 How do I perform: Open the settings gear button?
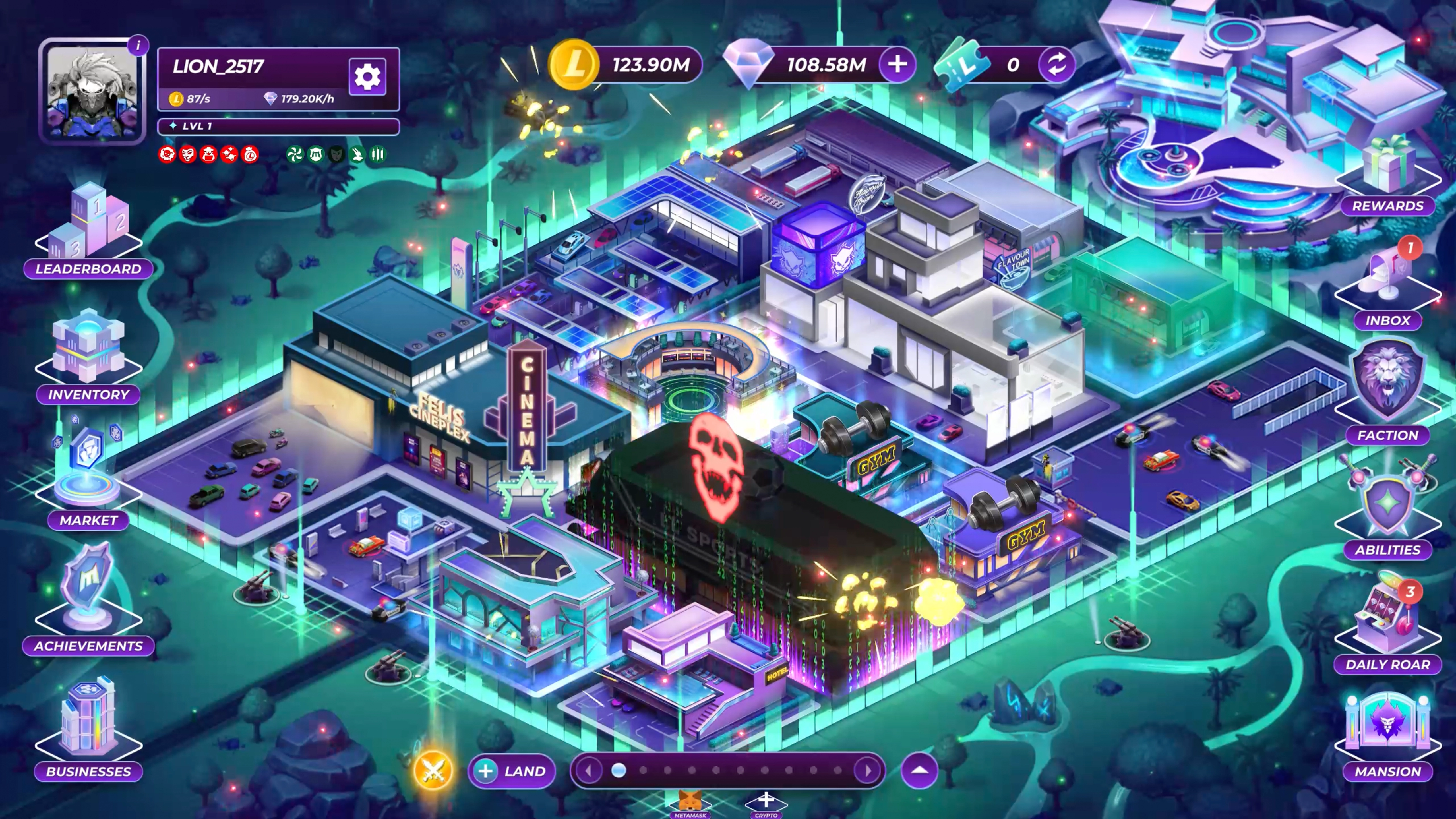click(x=367, y=76)
